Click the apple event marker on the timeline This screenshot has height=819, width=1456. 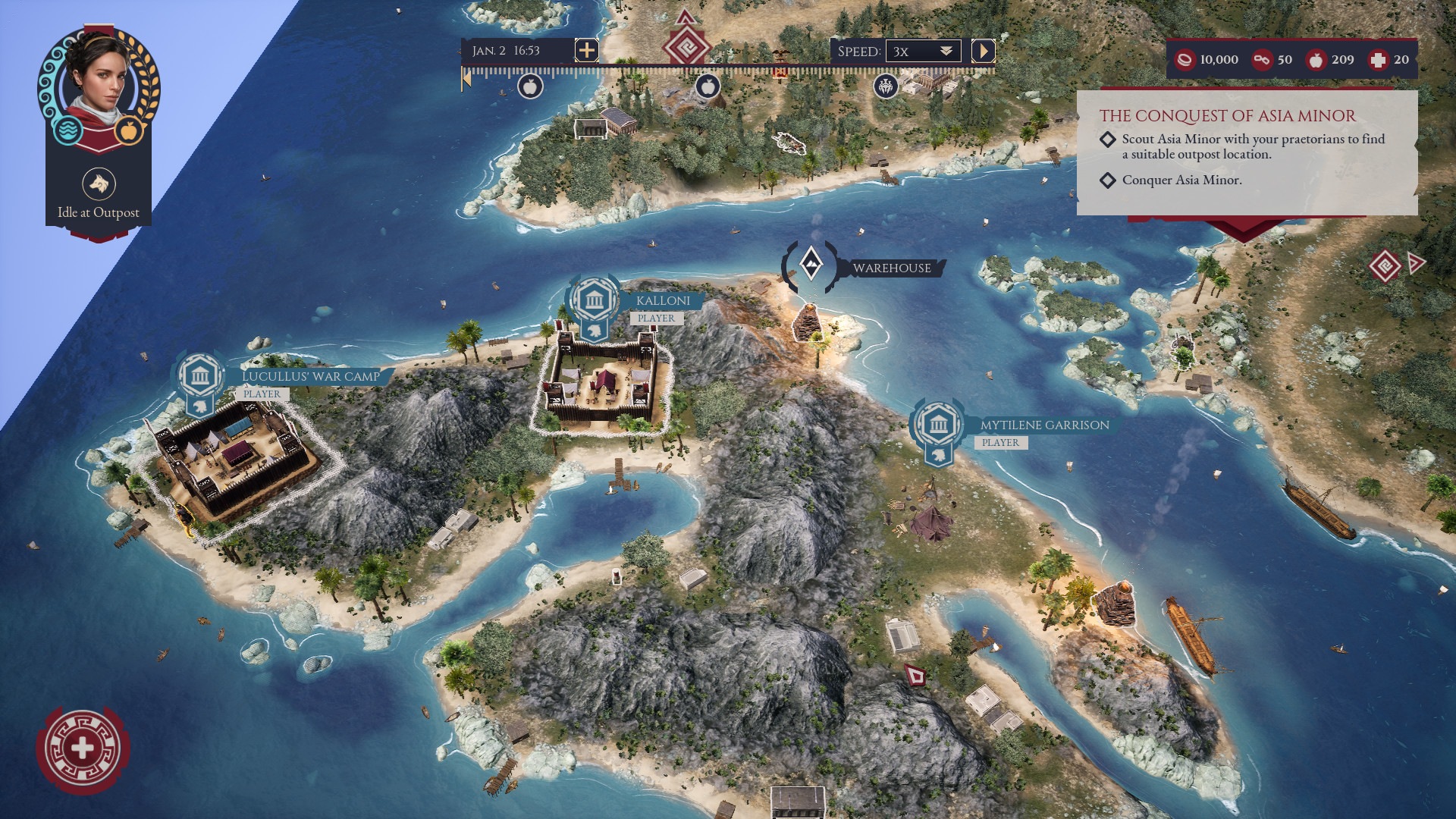[x=531, y=87]
